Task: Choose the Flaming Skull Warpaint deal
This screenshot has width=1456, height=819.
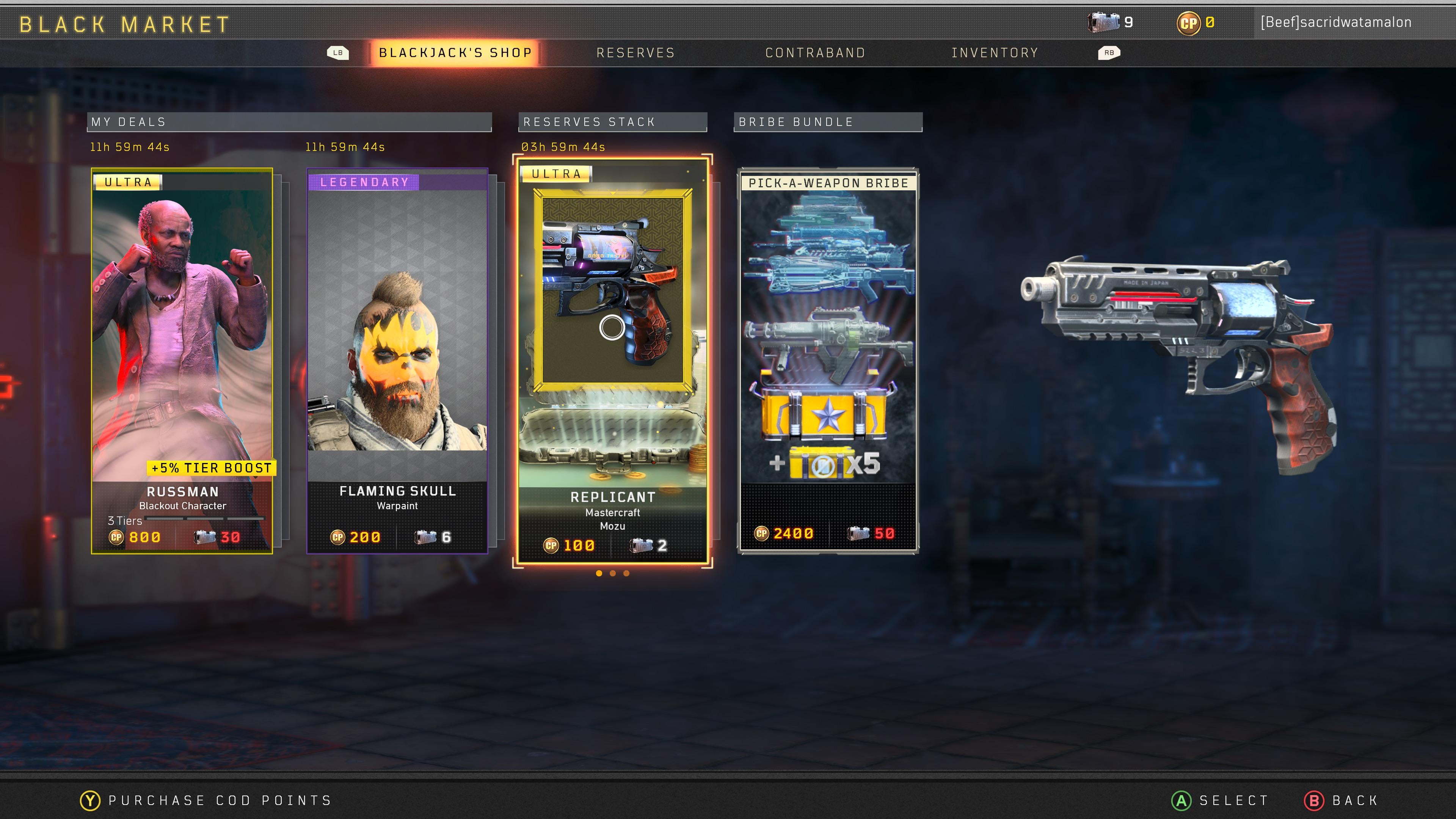Action: [x=397, y=361]
